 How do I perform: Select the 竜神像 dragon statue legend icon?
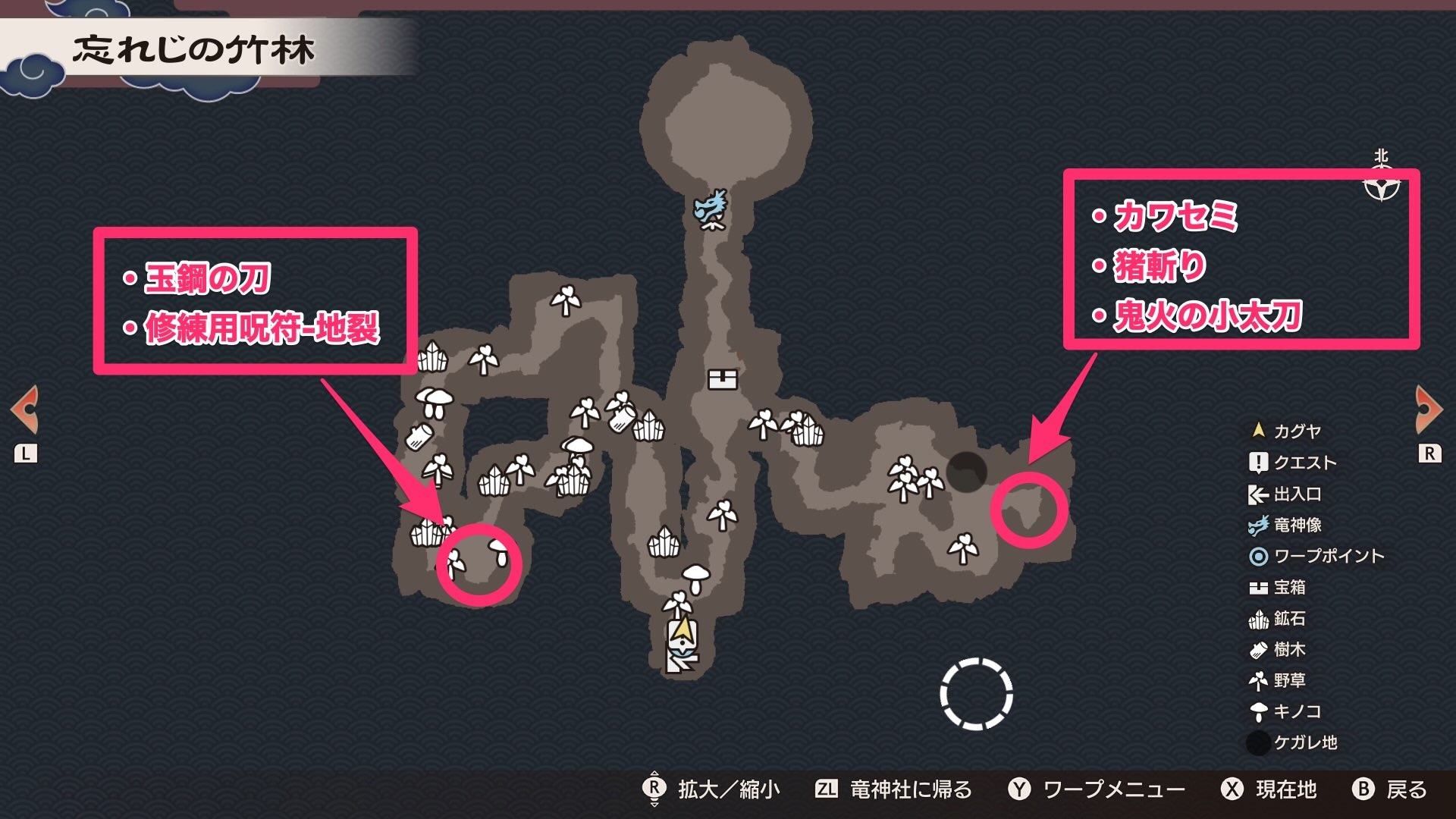point(1260,524)
